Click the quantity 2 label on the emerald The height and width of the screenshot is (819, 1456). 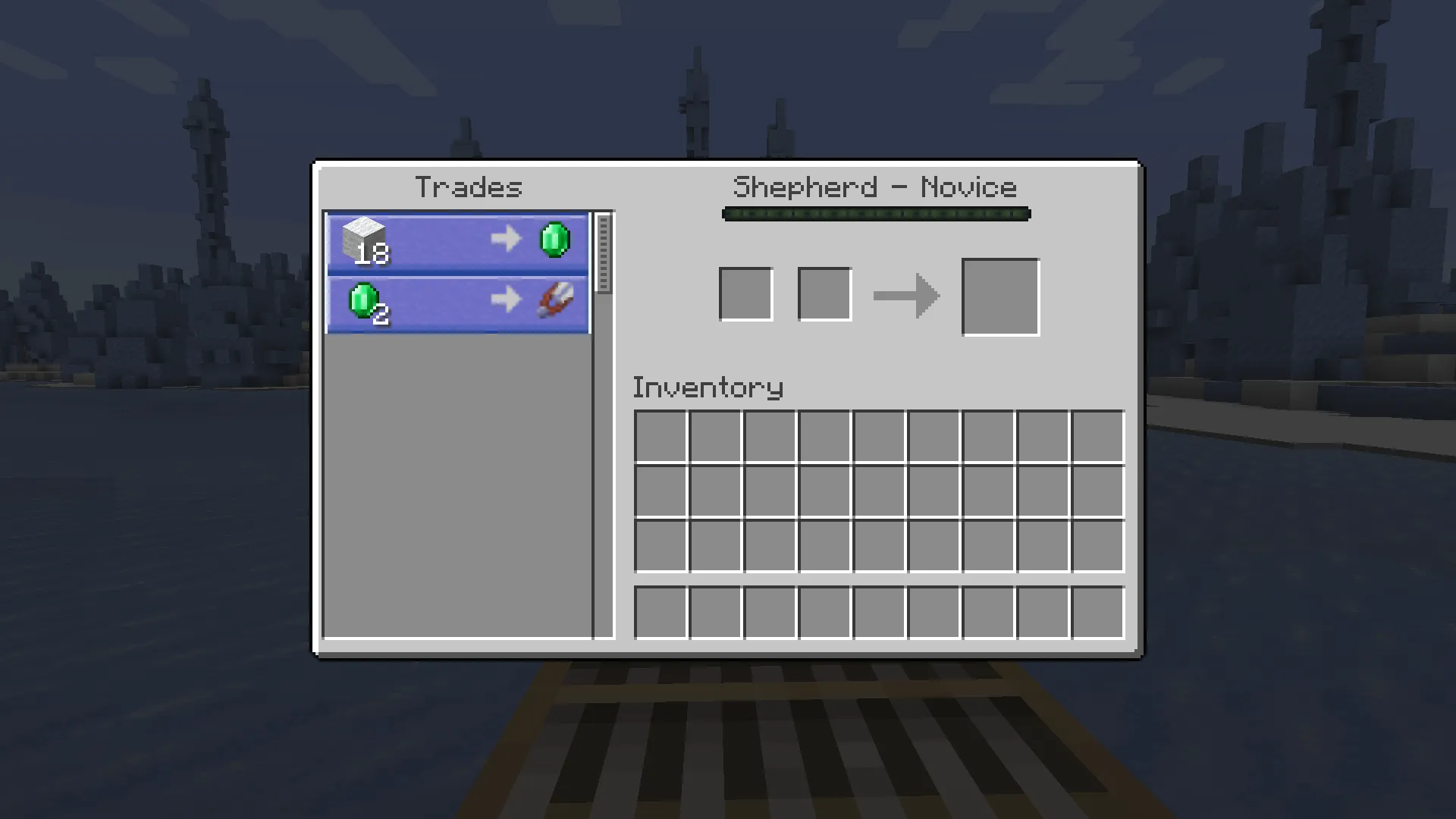click(381, 315)
